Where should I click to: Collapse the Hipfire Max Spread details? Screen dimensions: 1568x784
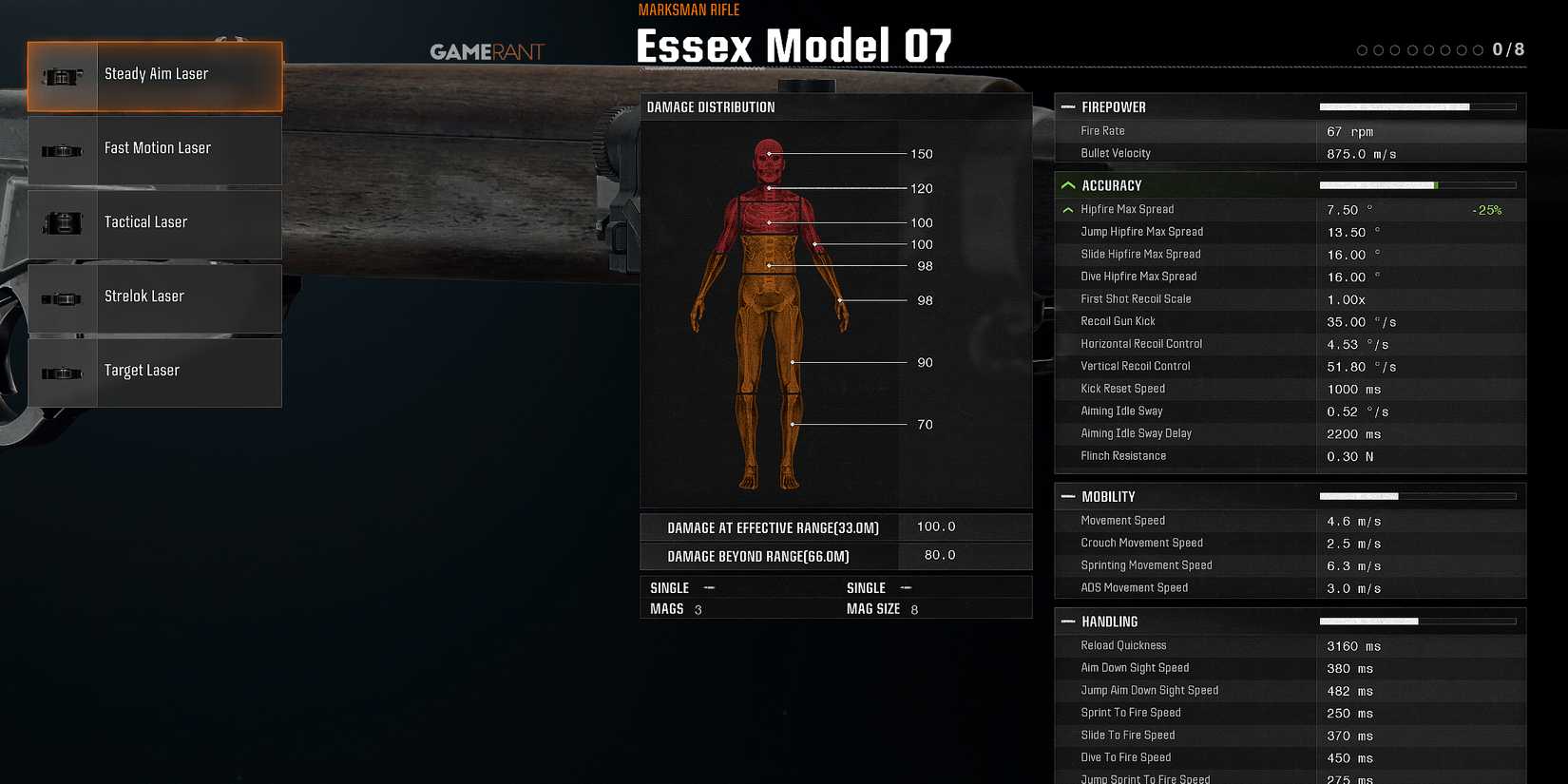coord(1068,209)
